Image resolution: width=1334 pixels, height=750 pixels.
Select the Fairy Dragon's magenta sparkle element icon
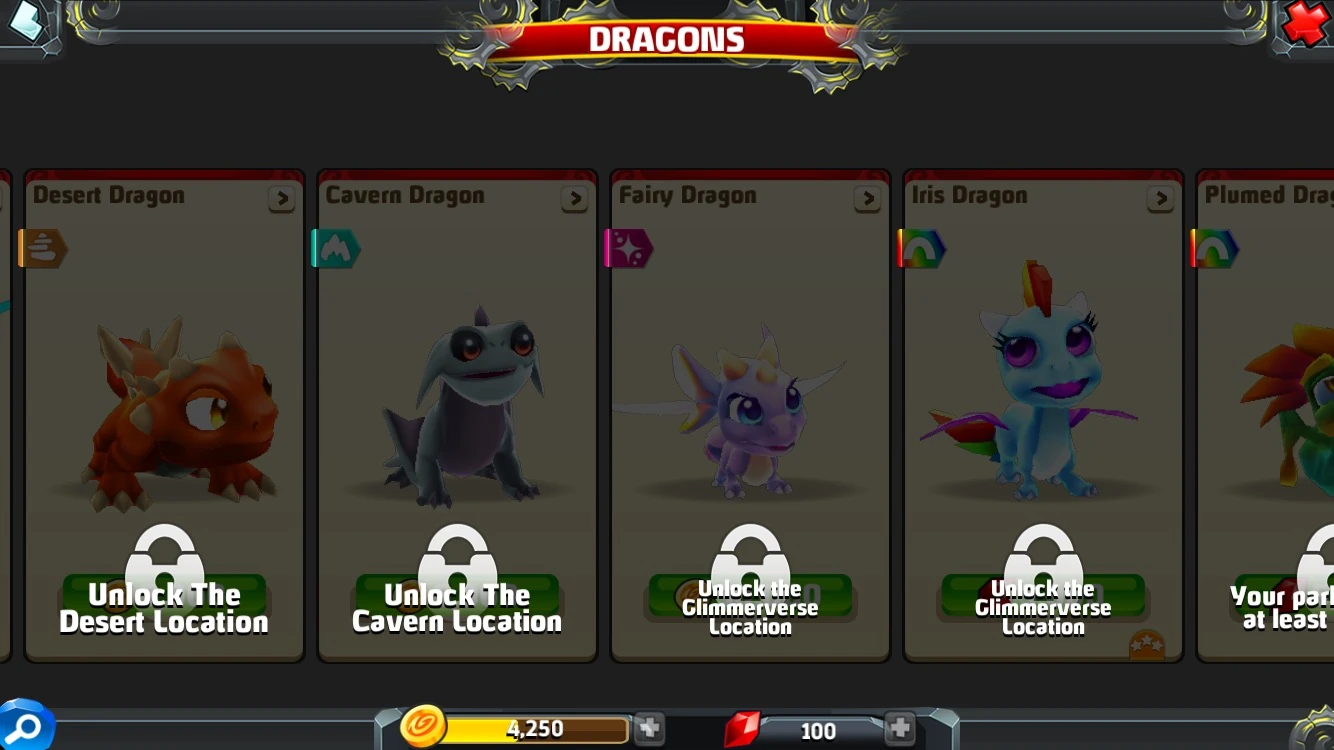(628, 247)
